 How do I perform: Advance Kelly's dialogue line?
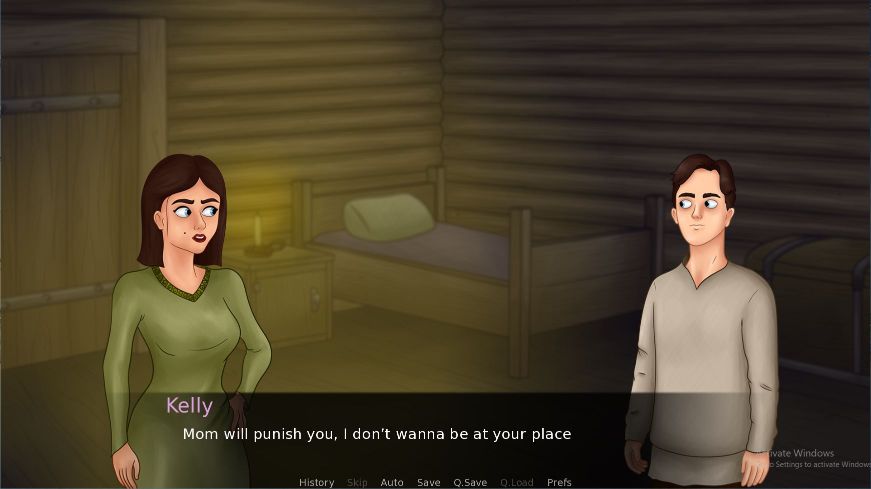(x=376, y=435)
